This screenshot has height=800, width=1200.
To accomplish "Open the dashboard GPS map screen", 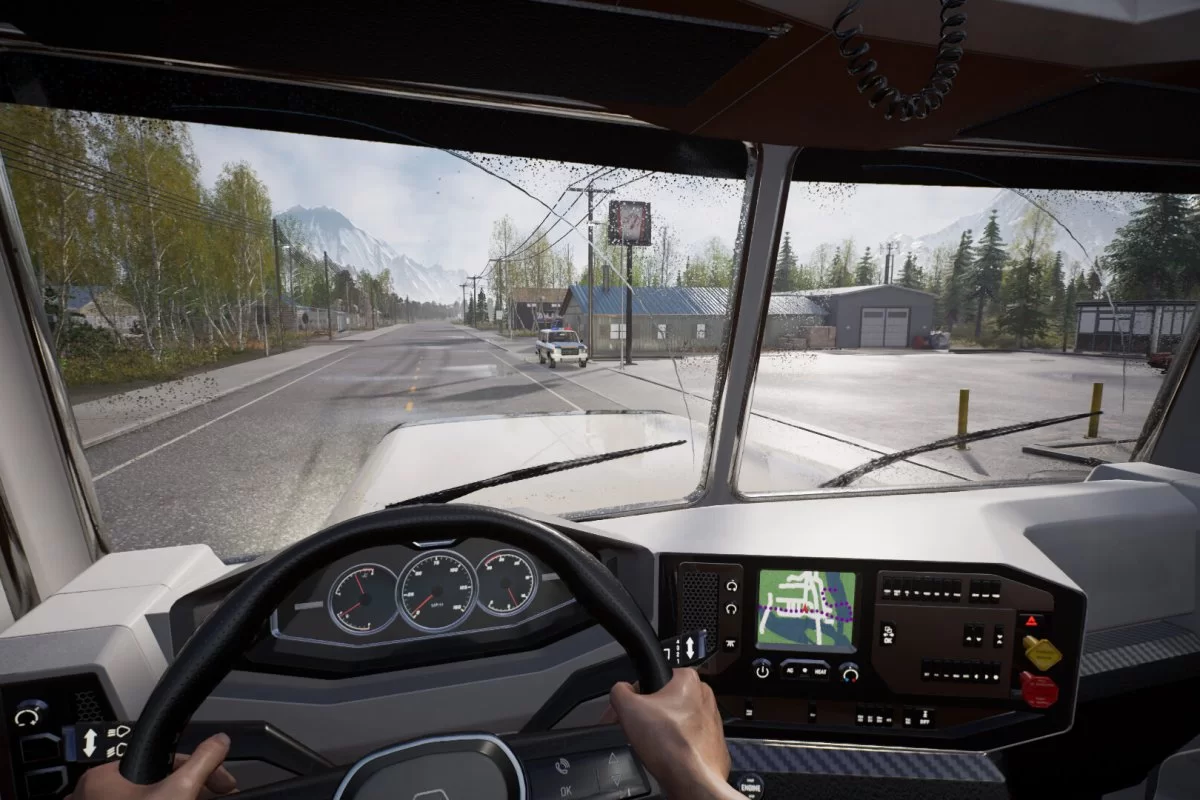I will [805, 609].
